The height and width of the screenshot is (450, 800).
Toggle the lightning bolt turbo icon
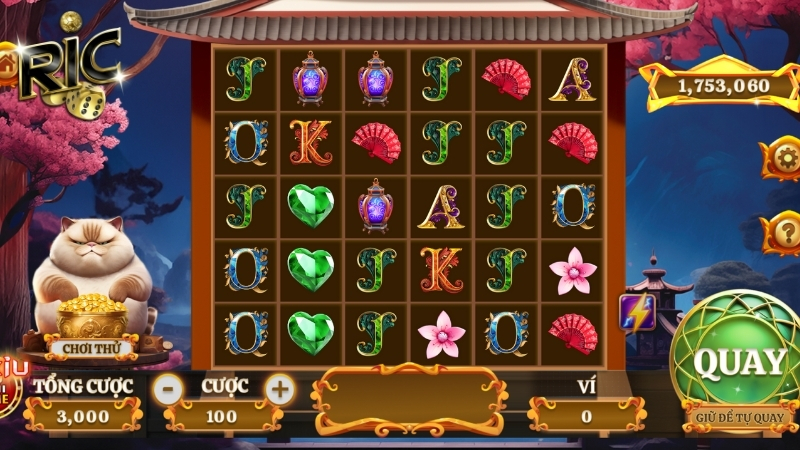[x=636, y=312]
